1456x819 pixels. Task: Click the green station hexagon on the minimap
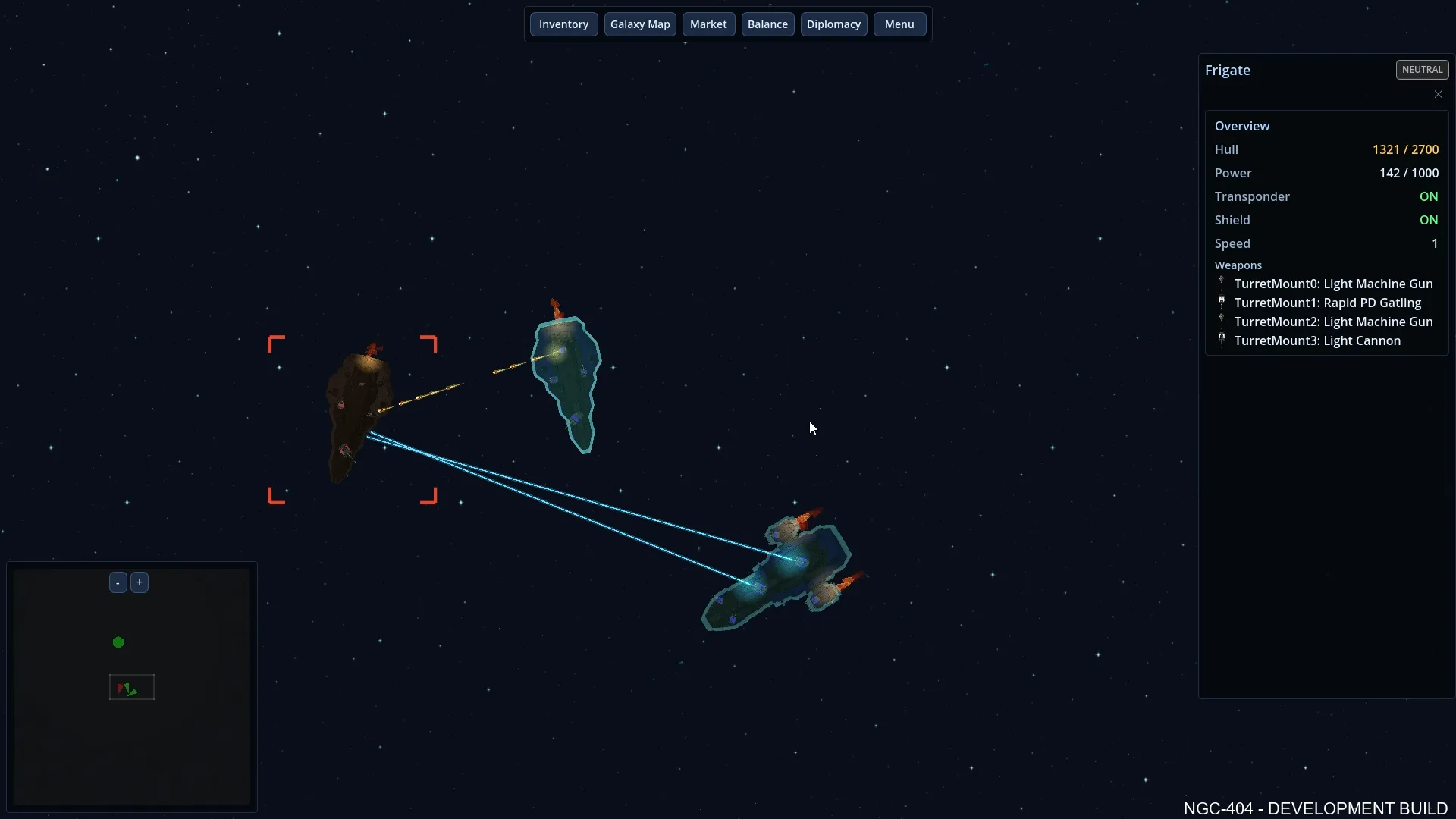(x=118, y=642)
